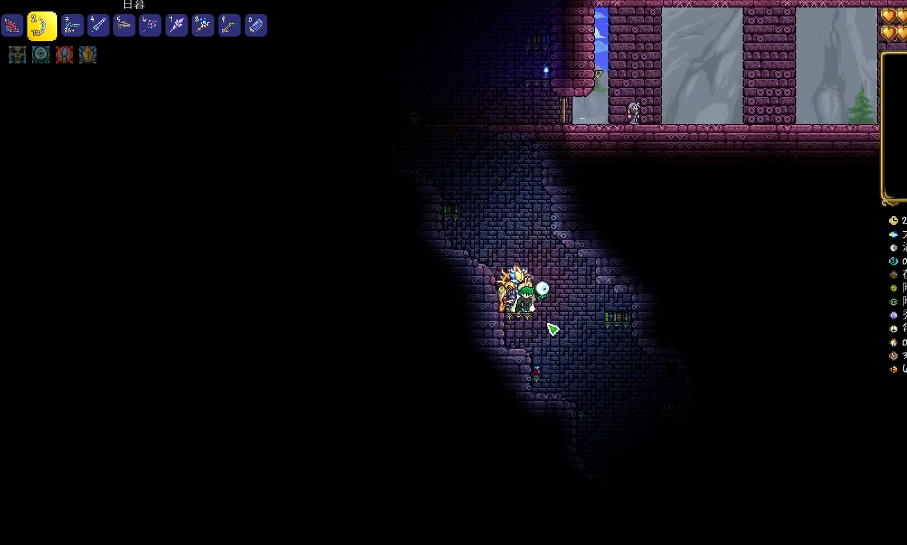Use the blue phone item in slot 0
The image size is (907, 545).
[x=256, y=25]
